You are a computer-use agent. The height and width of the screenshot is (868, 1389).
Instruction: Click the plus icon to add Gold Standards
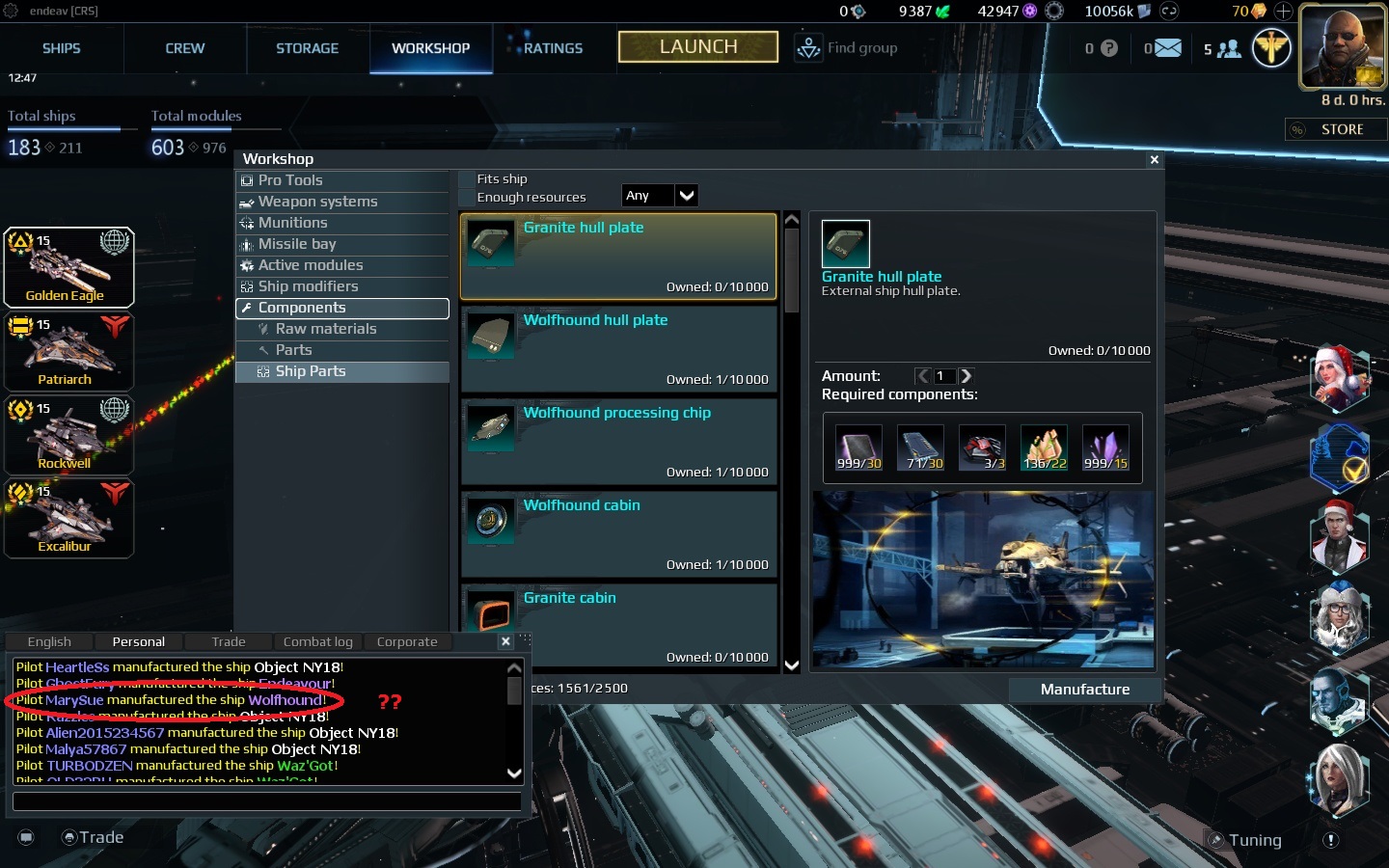coord(1283,12)
